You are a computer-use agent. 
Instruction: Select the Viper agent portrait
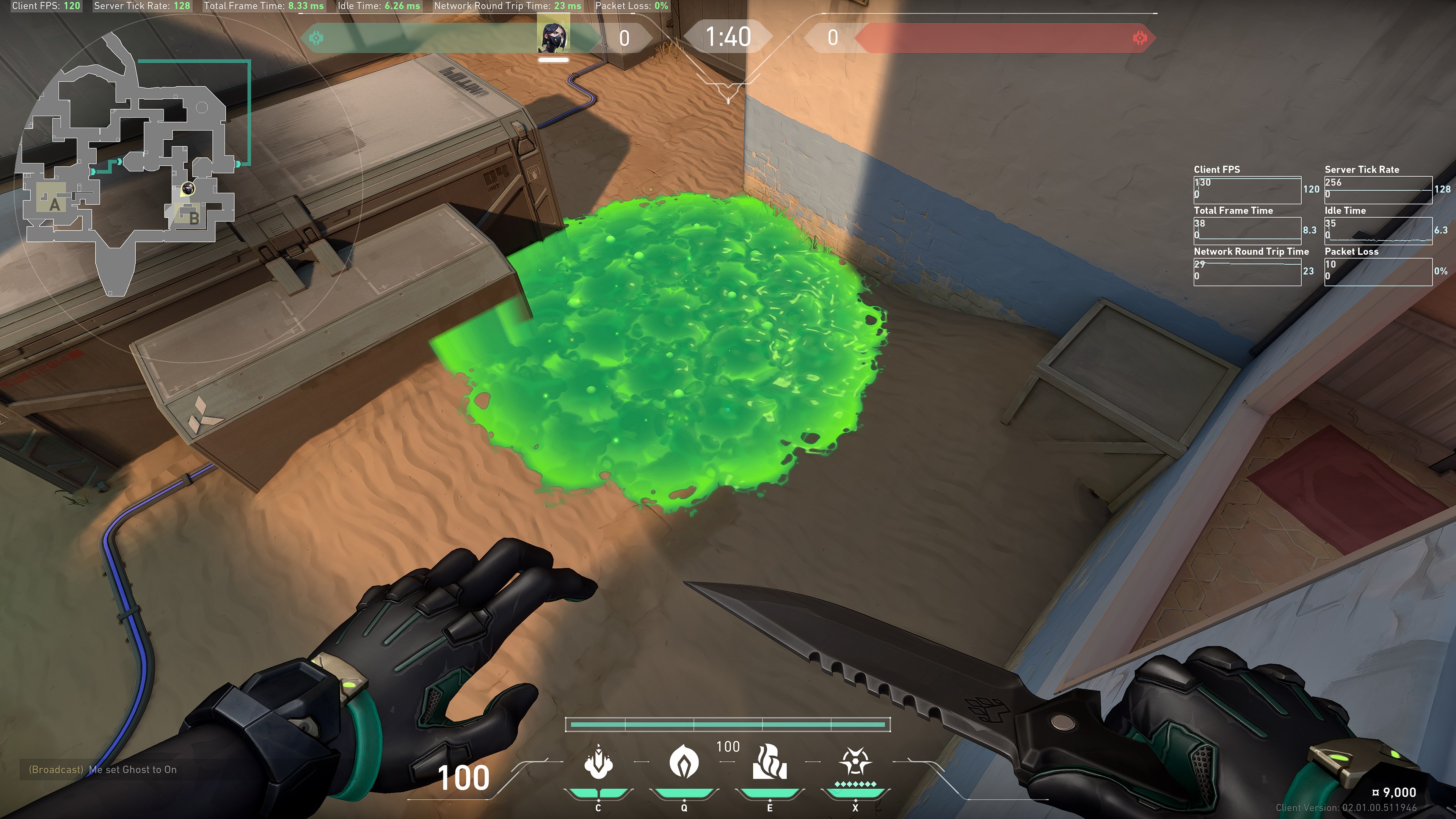coord(553,35)
